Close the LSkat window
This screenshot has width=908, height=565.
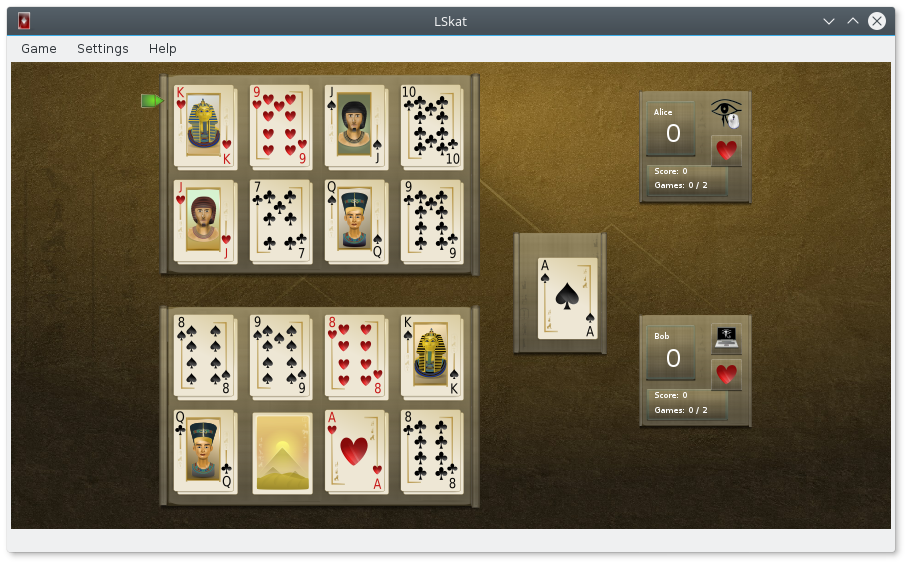pos(877,20)
